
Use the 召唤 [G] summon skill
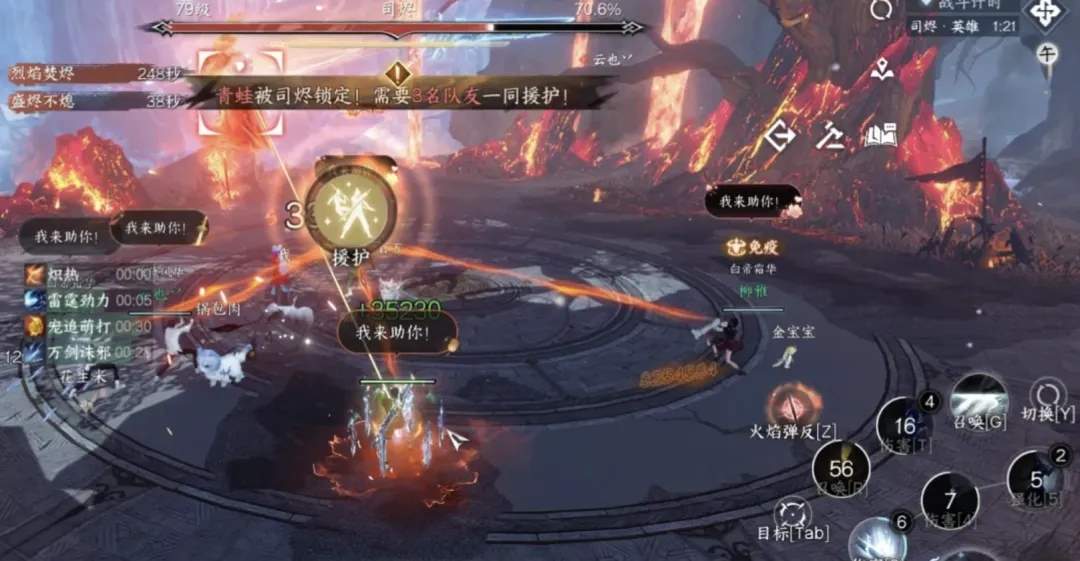point(978,400)
